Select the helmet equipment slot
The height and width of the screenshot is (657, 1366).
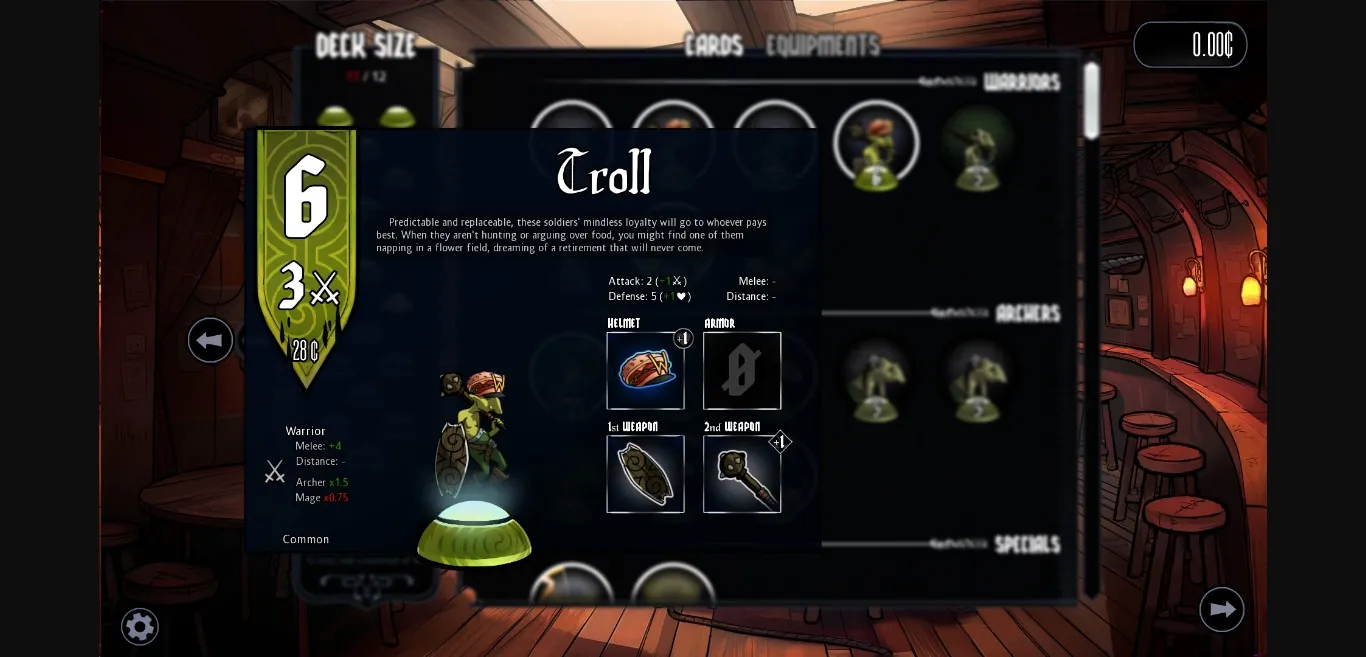[645, 370]
